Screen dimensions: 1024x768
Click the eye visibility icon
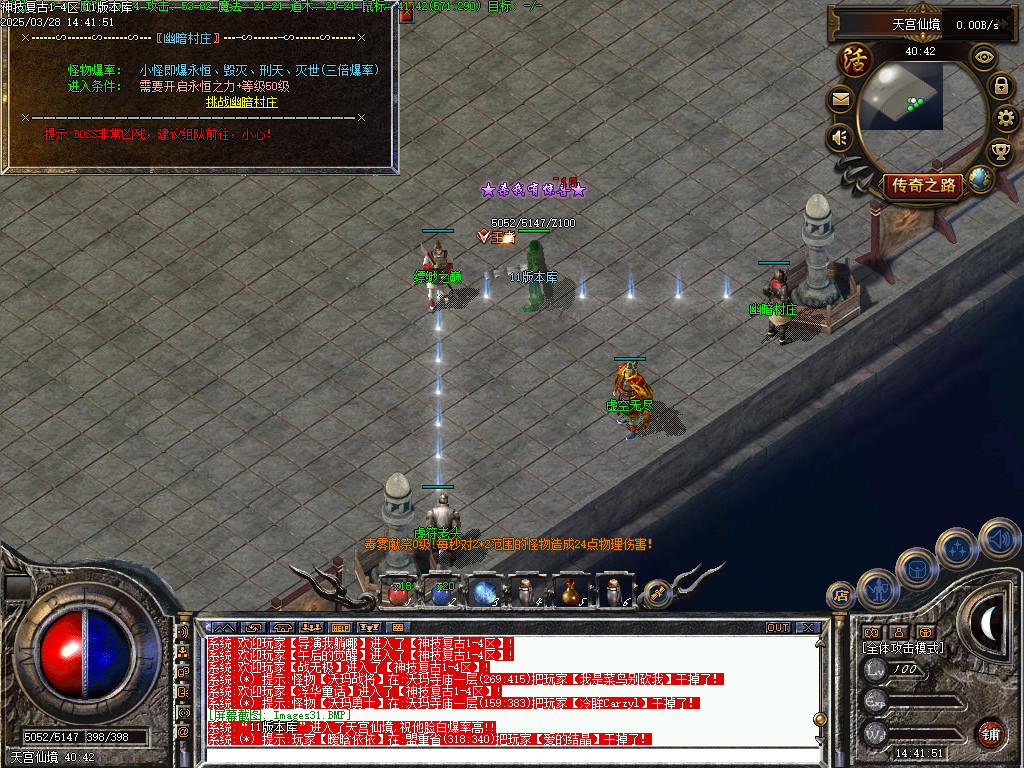(985, 57)
